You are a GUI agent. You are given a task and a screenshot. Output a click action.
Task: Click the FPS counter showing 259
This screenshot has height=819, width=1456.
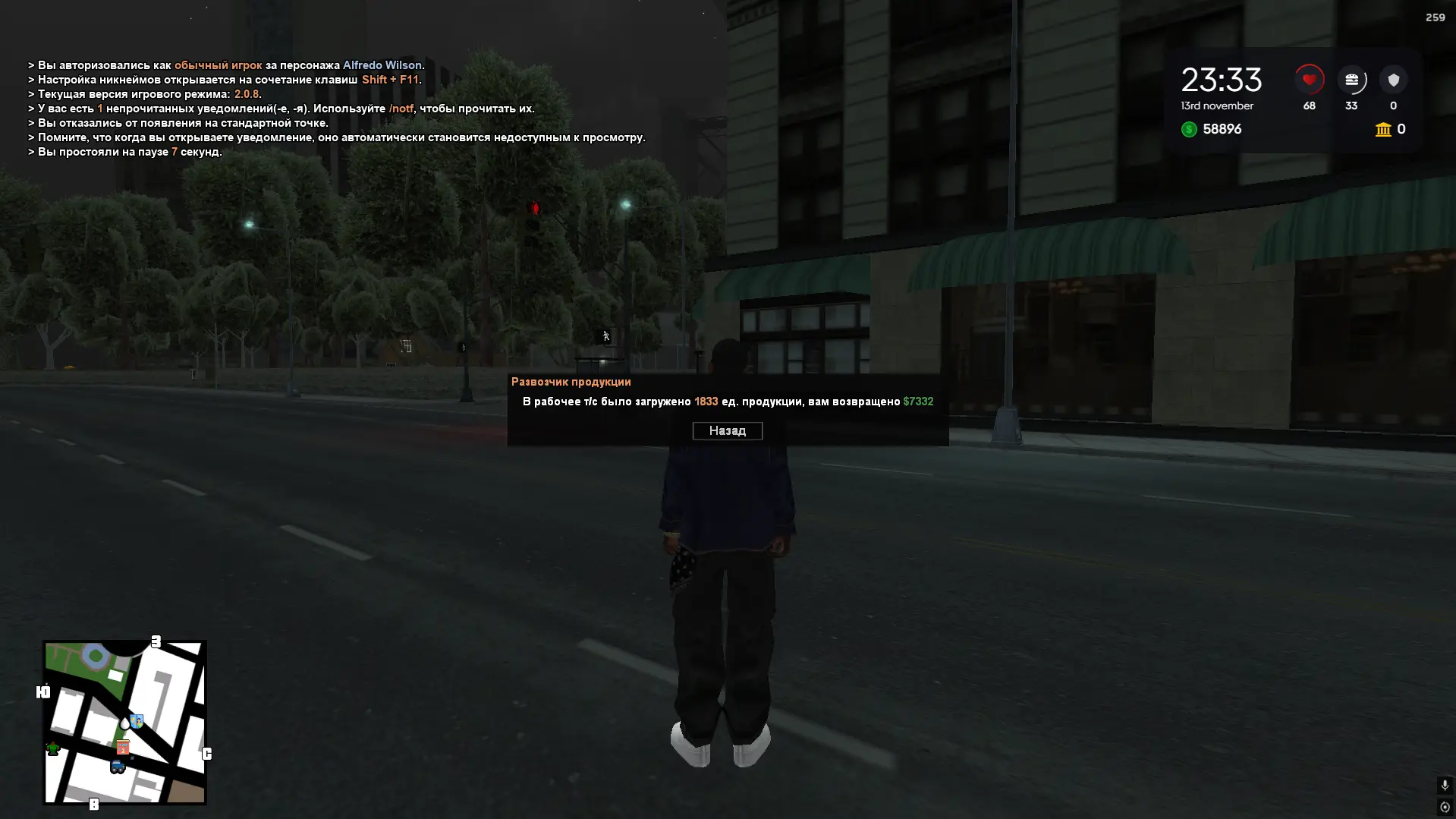1436,16
